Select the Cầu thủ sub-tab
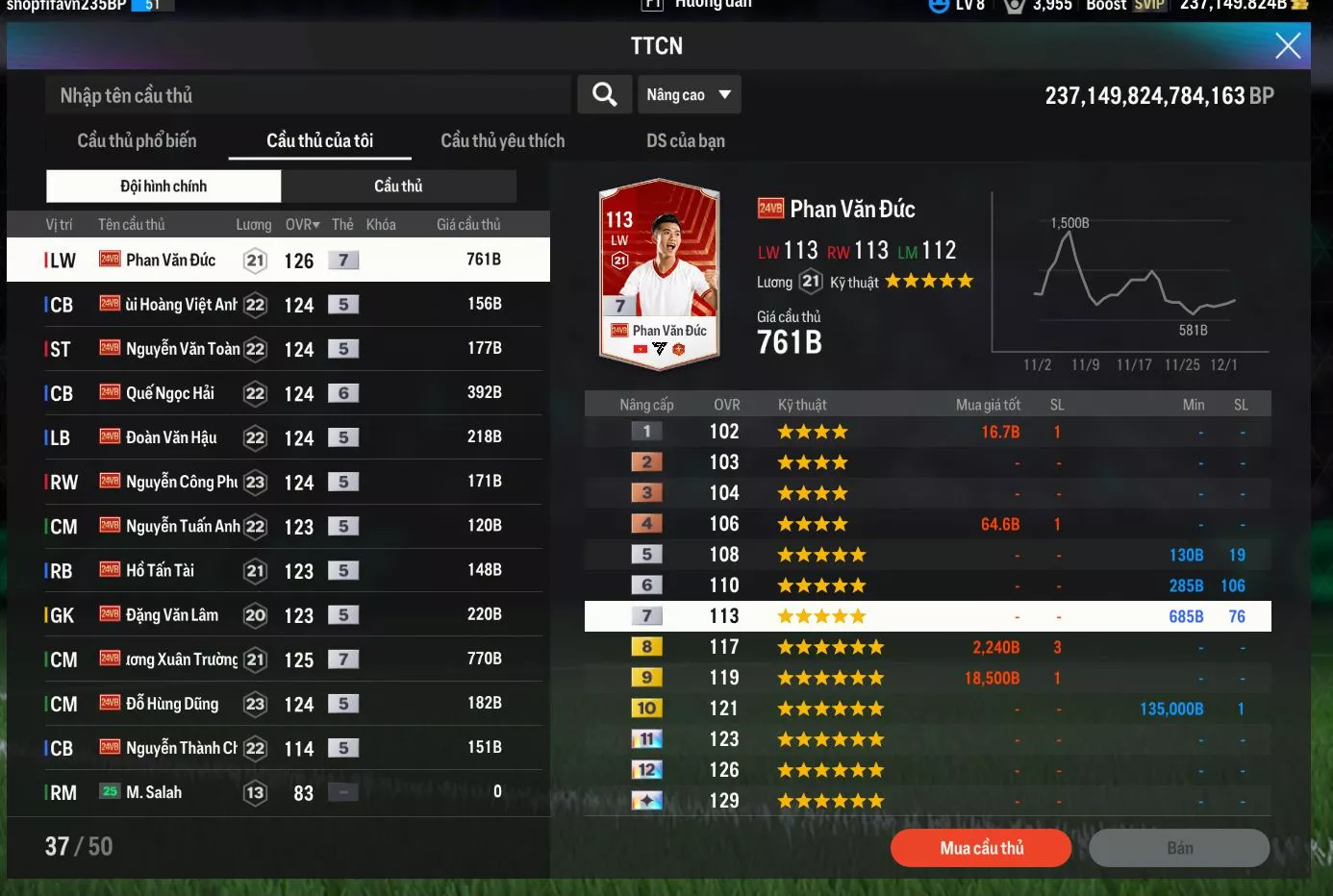The image size is (1333, 896). point(398,186)
